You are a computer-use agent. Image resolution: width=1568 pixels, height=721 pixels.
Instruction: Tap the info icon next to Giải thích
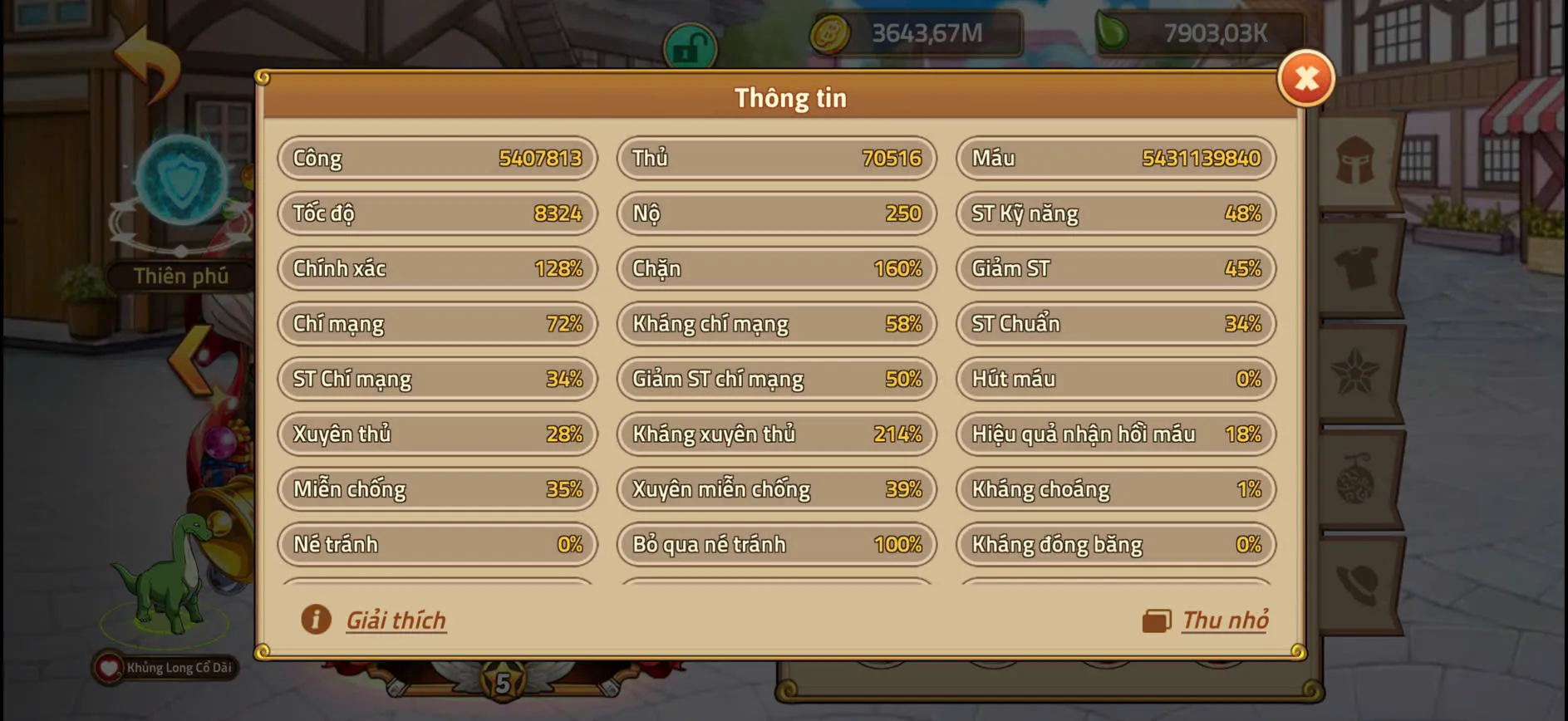tap(316, 619)
